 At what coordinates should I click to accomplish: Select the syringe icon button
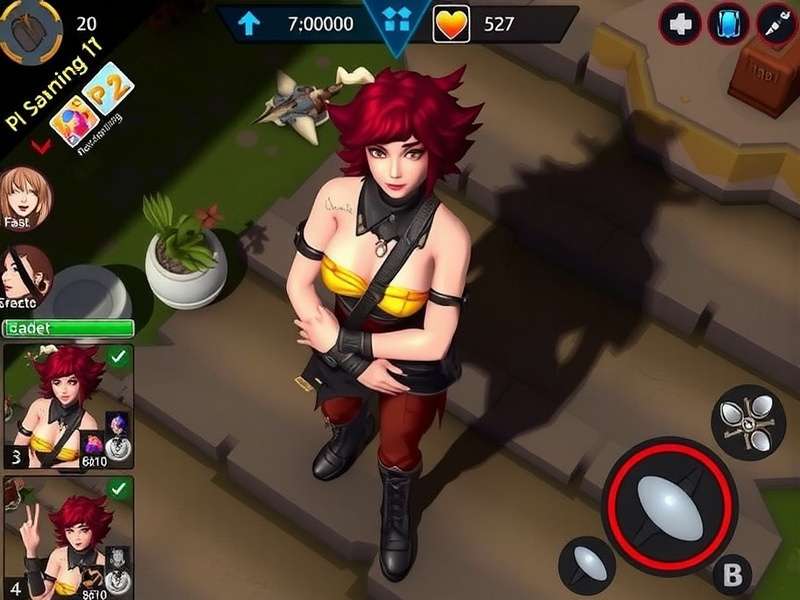click(776, 24)
